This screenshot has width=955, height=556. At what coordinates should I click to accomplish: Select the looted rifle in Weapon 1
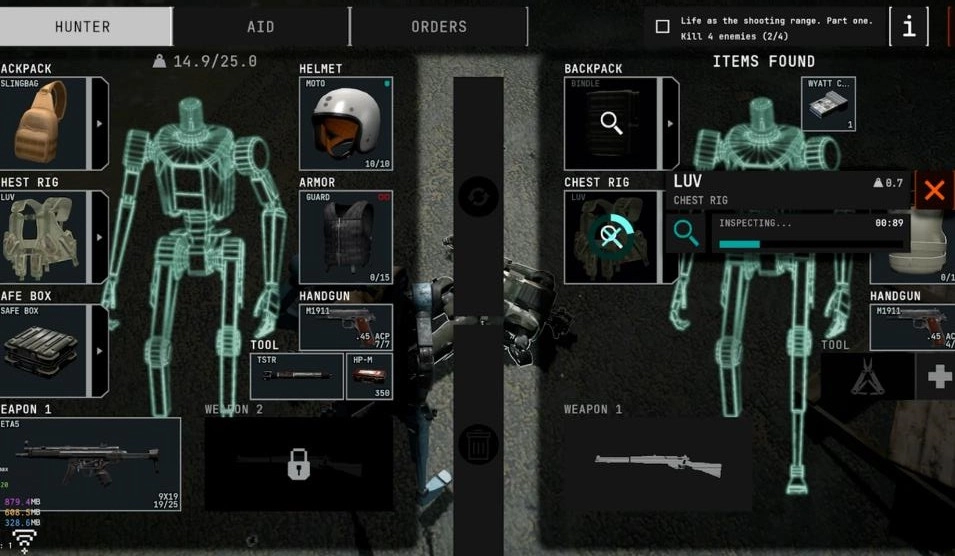coord(657,464)
